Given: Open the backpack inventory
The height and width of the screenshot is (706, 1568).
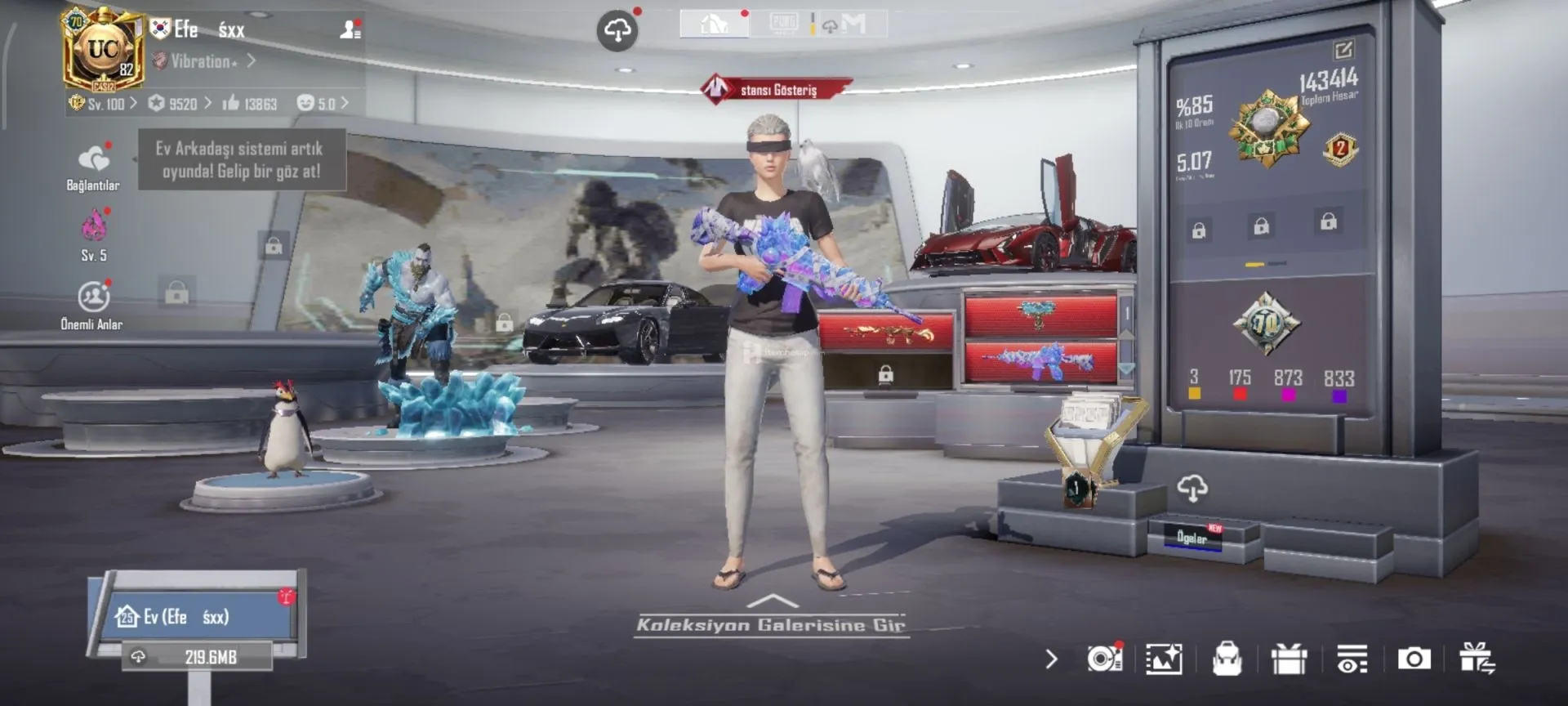Looking at the screenshot, I should (x=1227, y=659).
